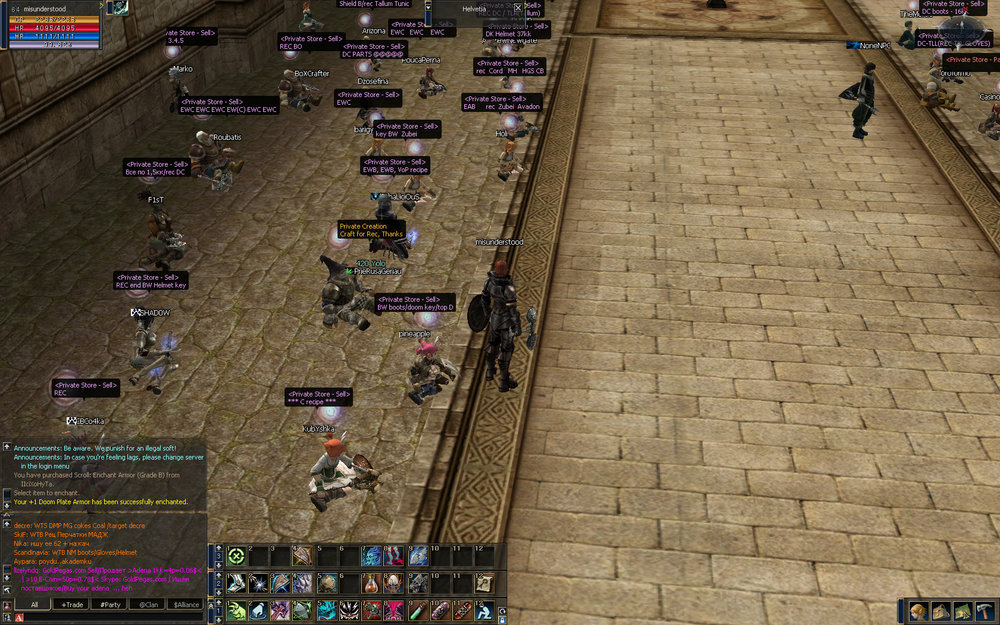Switch to the All chat tab
The width and height of the screenshot is (1000, 625).
tap(33, 604)
